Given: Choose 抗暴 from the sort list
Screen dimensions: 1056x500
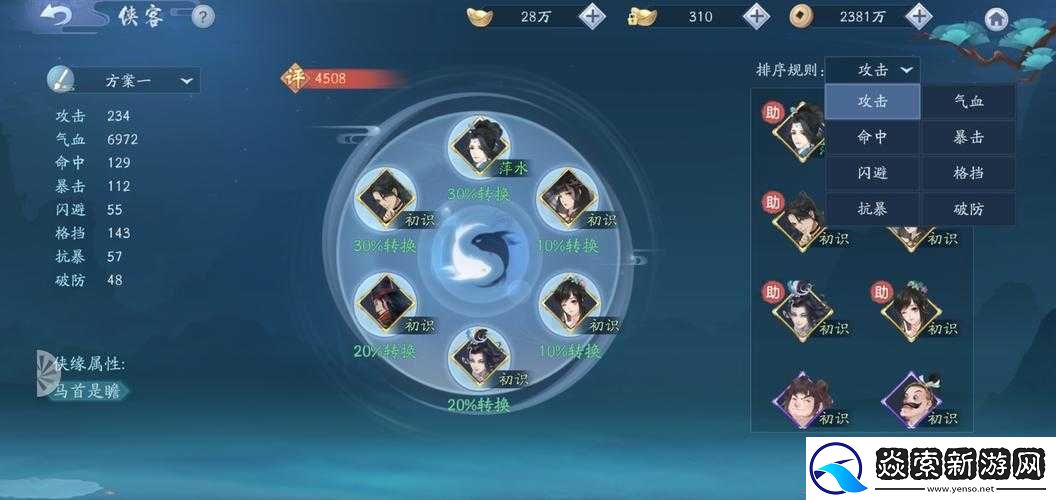Looking at the screenshot, I should [x=872, y=209].
